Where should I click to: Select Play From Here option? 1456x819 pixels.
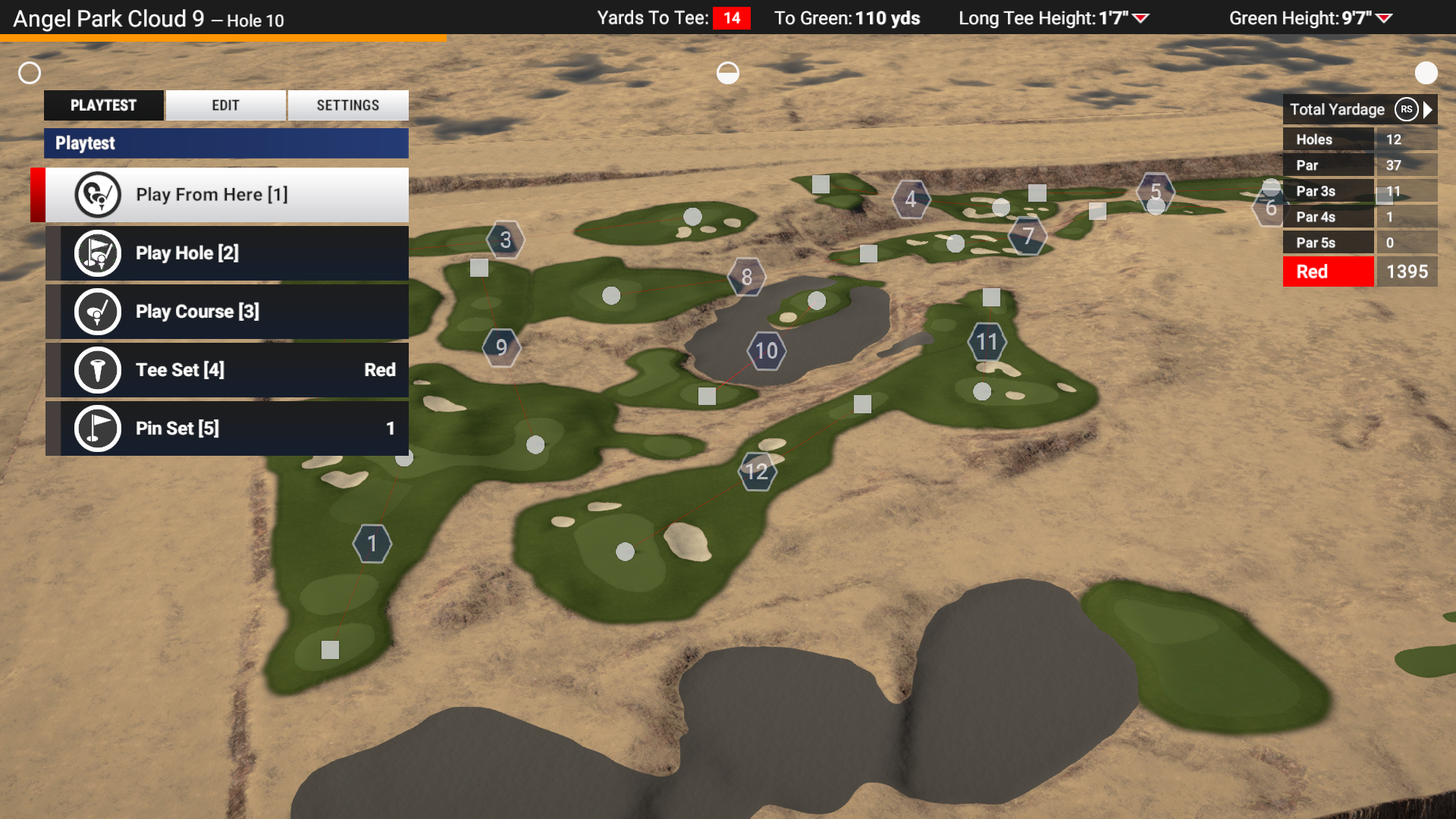(227, 195)
